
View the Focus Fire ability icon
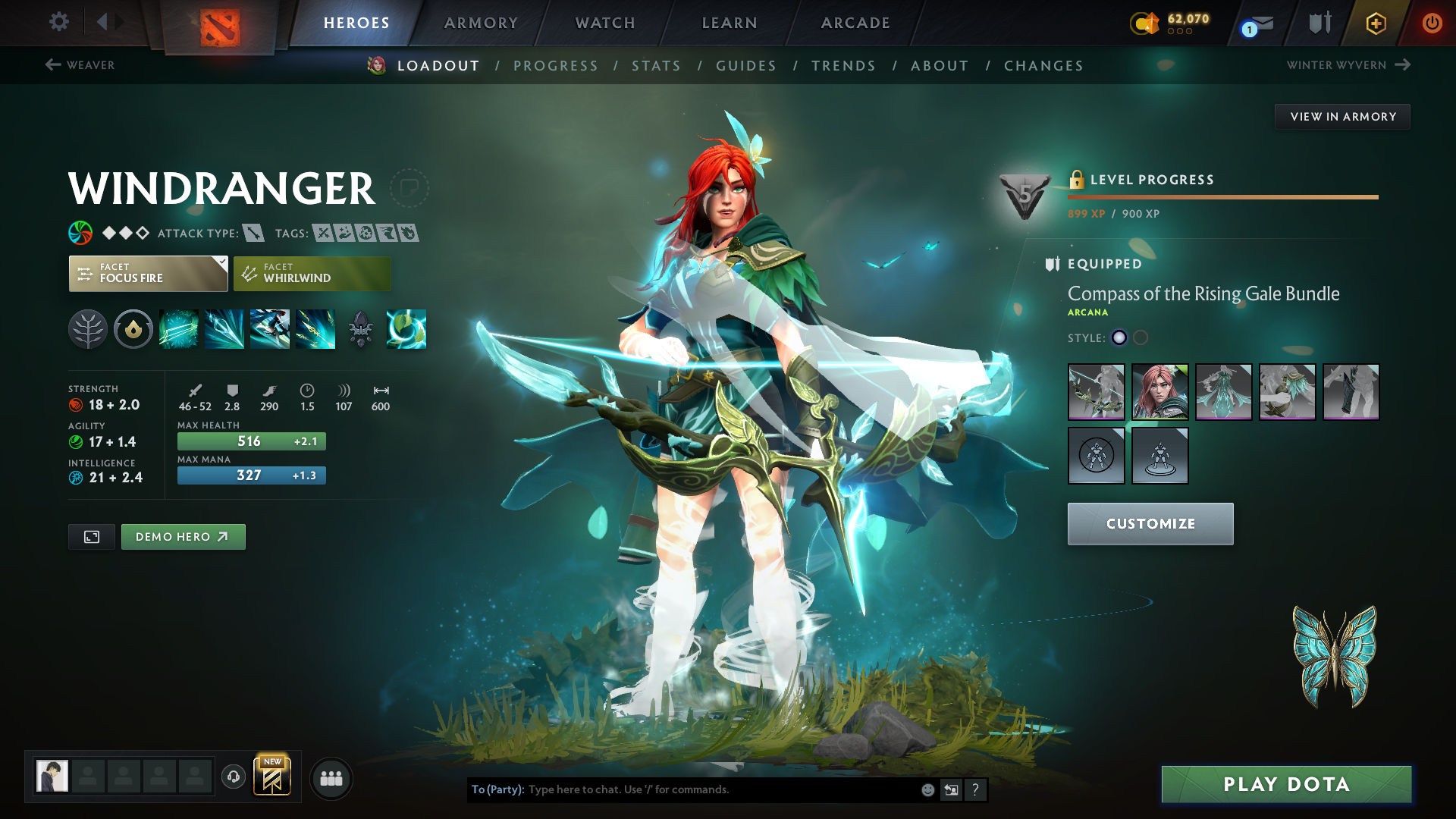315,329
